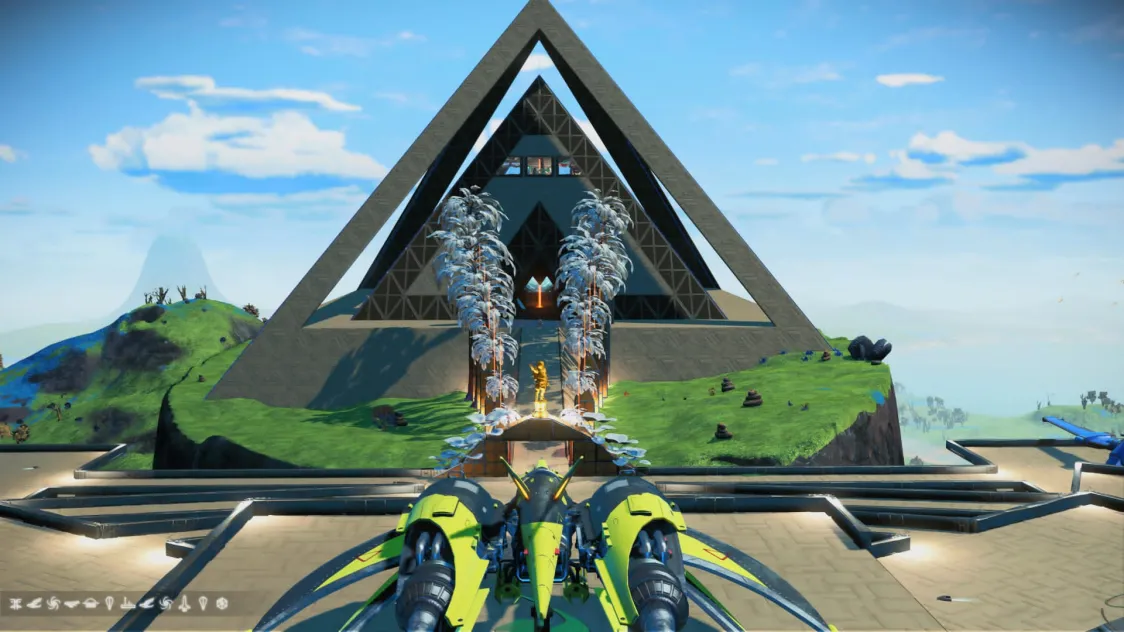The height and width of the screenshot is (632, 1124).
Task: Click the domed saucer ship icon
Action: 91,604
